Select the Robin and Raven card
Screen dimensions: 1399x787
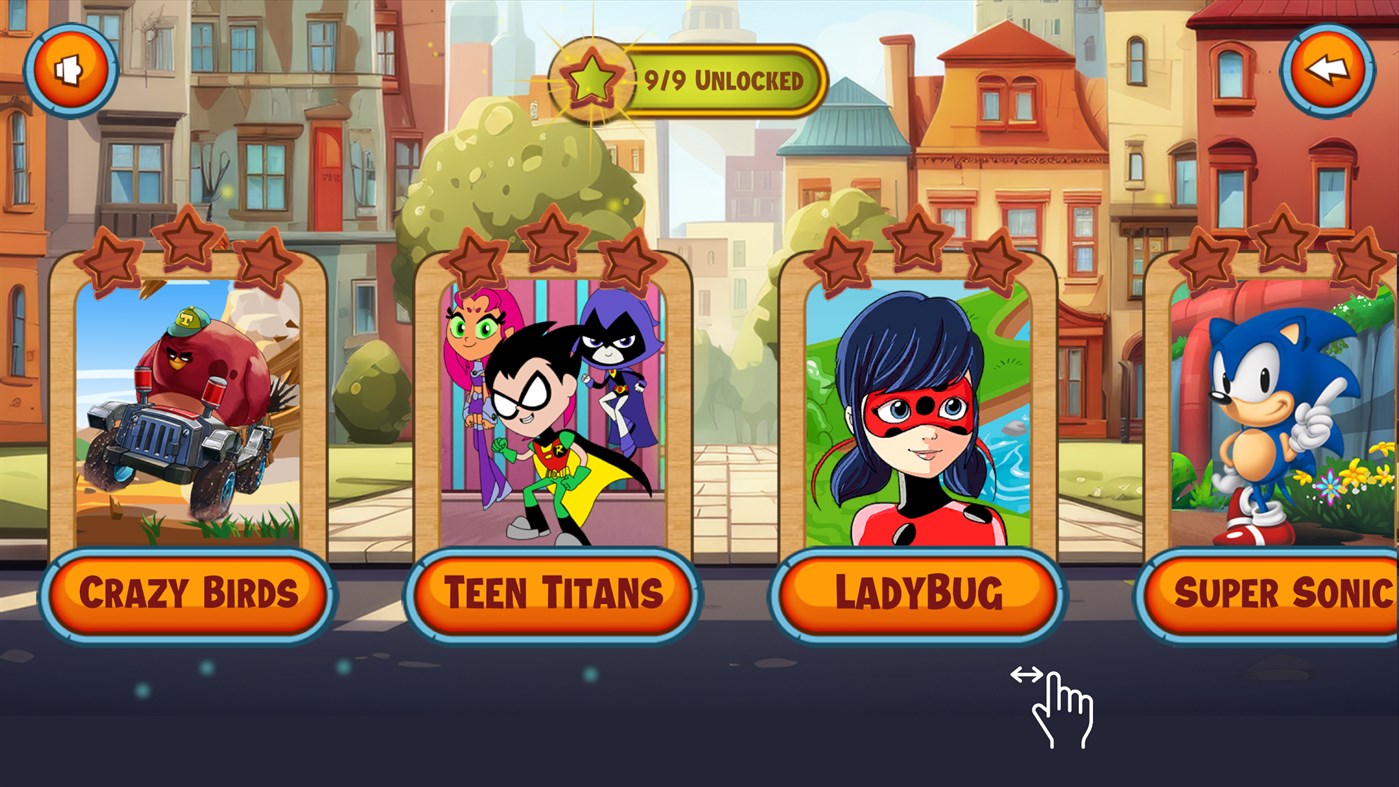[x=553, y=412]
